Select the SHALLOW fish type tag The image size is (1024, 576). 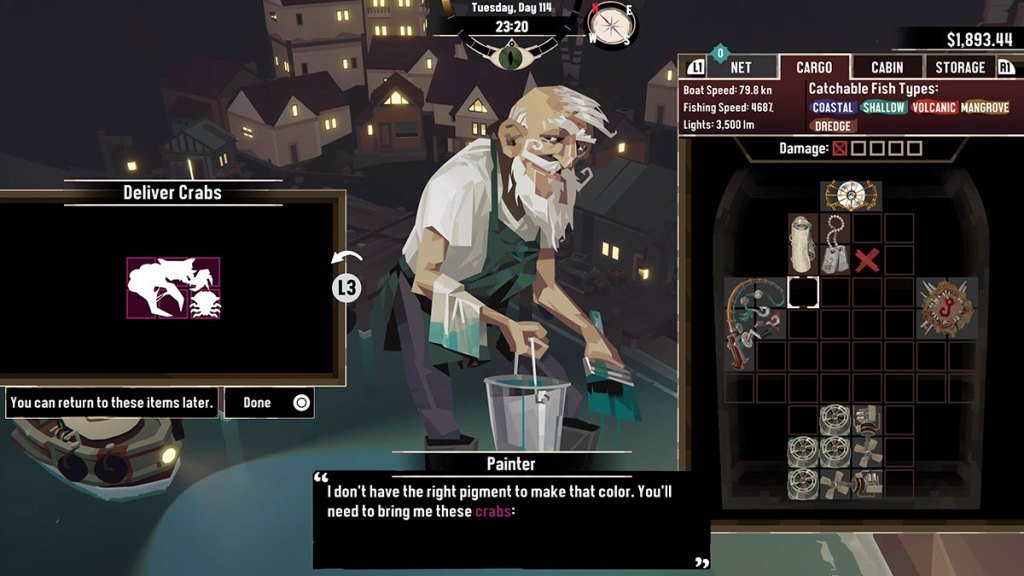883,108
